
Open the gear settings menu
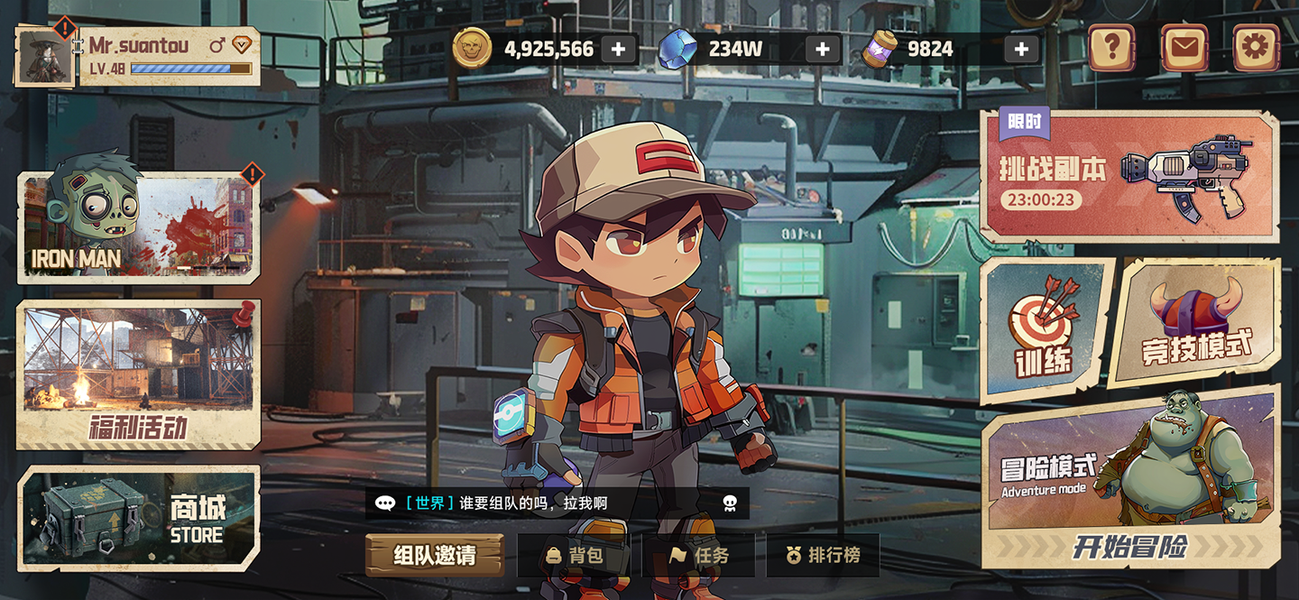click(1256, 47)
